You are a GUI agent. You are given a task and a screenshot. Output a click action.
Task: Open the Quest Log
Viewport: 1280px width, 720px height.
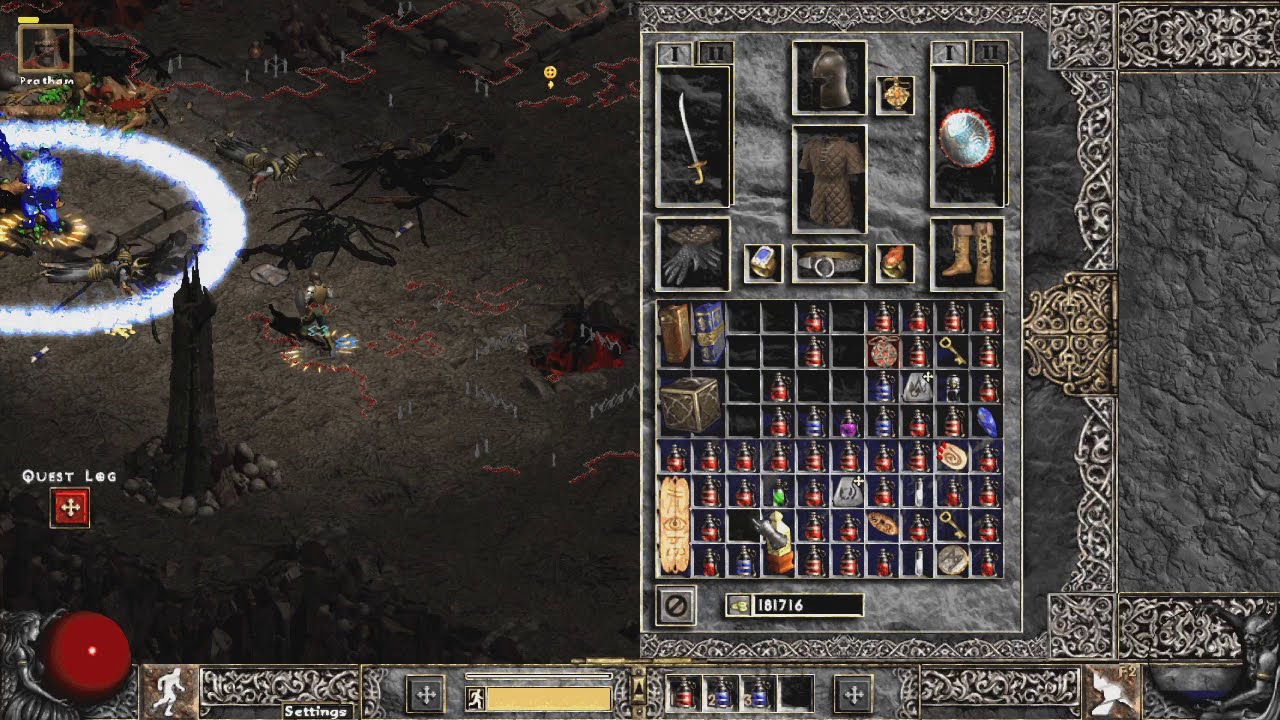(x=70, y=508)
